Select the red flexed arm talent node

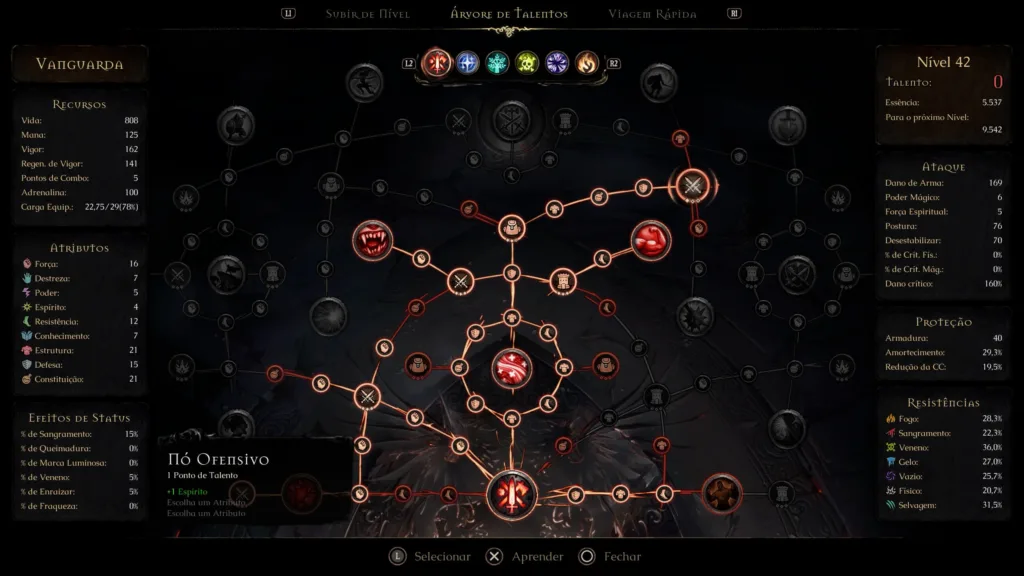click(x=651, y=241)
